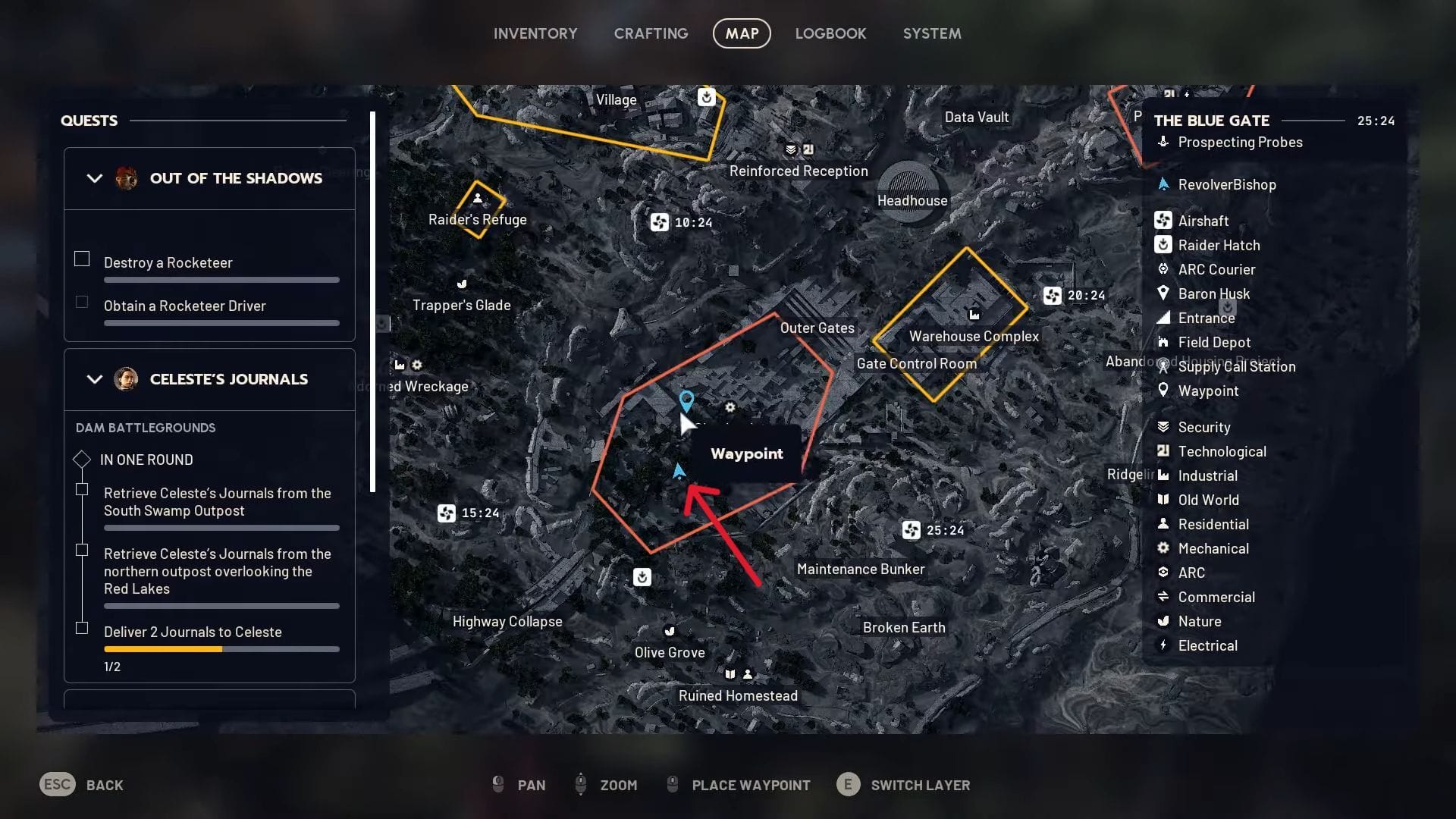Screen dimensions: 1456x819
Task: Switch to the INVENTORY tab
Action: coord(535,33)
